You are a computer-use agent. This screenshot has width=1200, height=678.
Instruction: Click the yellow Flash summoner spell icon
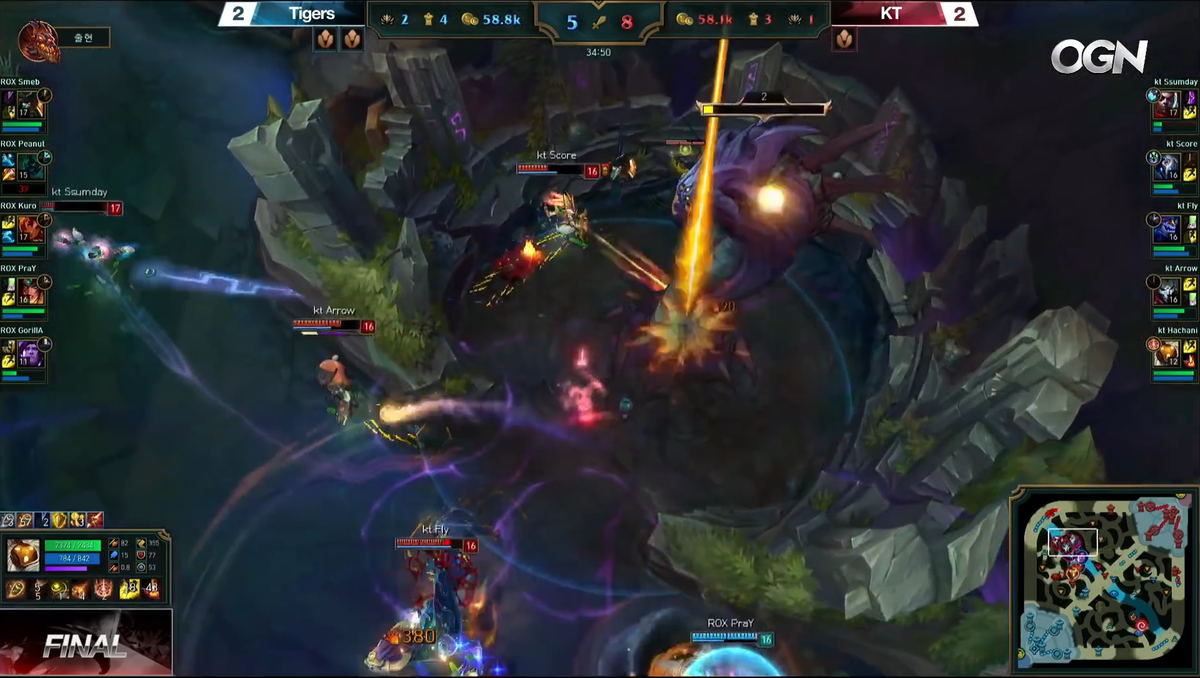(129, 590)
